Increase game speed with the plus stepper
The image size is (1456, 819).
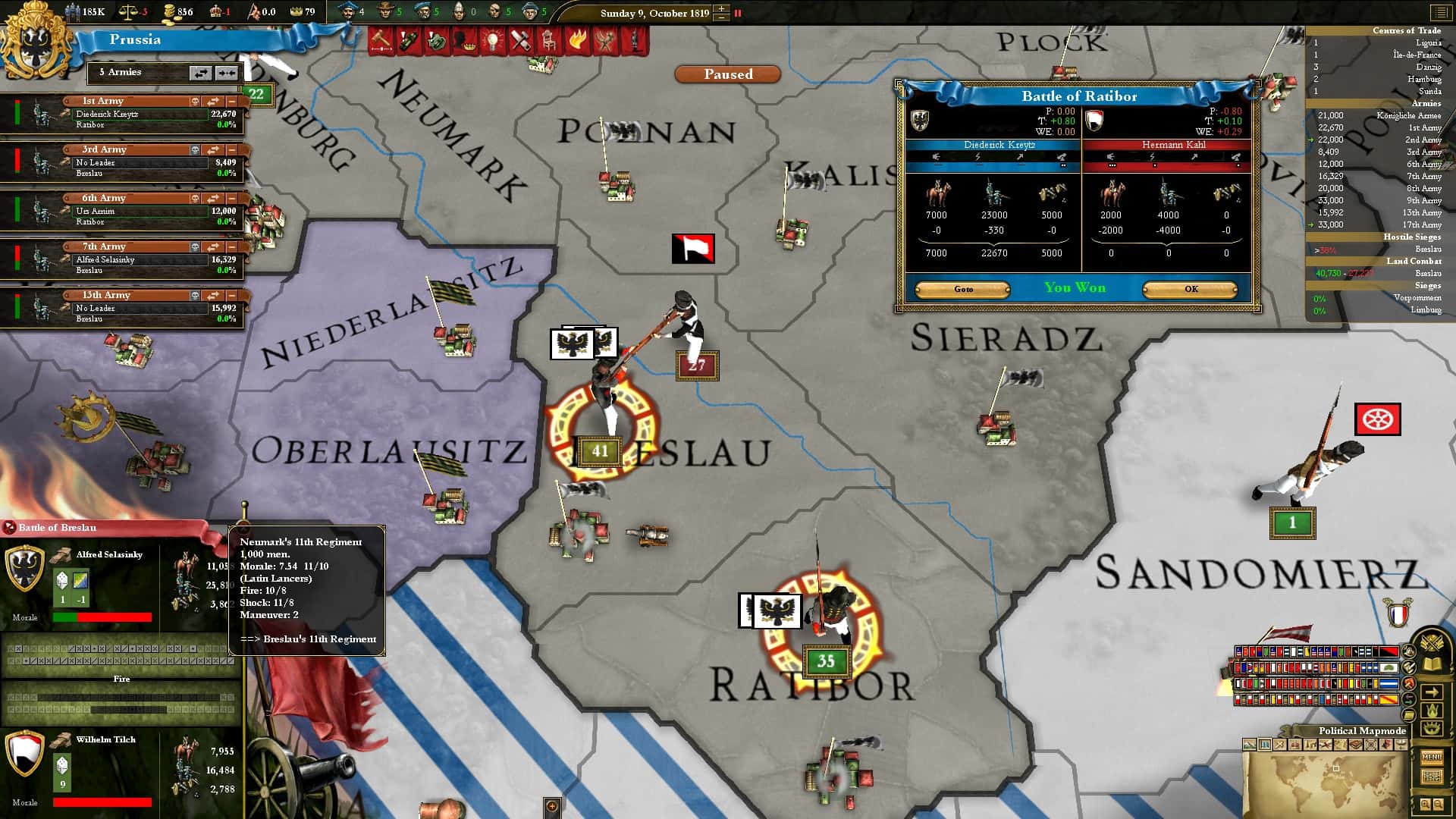(x=720, y=8)
